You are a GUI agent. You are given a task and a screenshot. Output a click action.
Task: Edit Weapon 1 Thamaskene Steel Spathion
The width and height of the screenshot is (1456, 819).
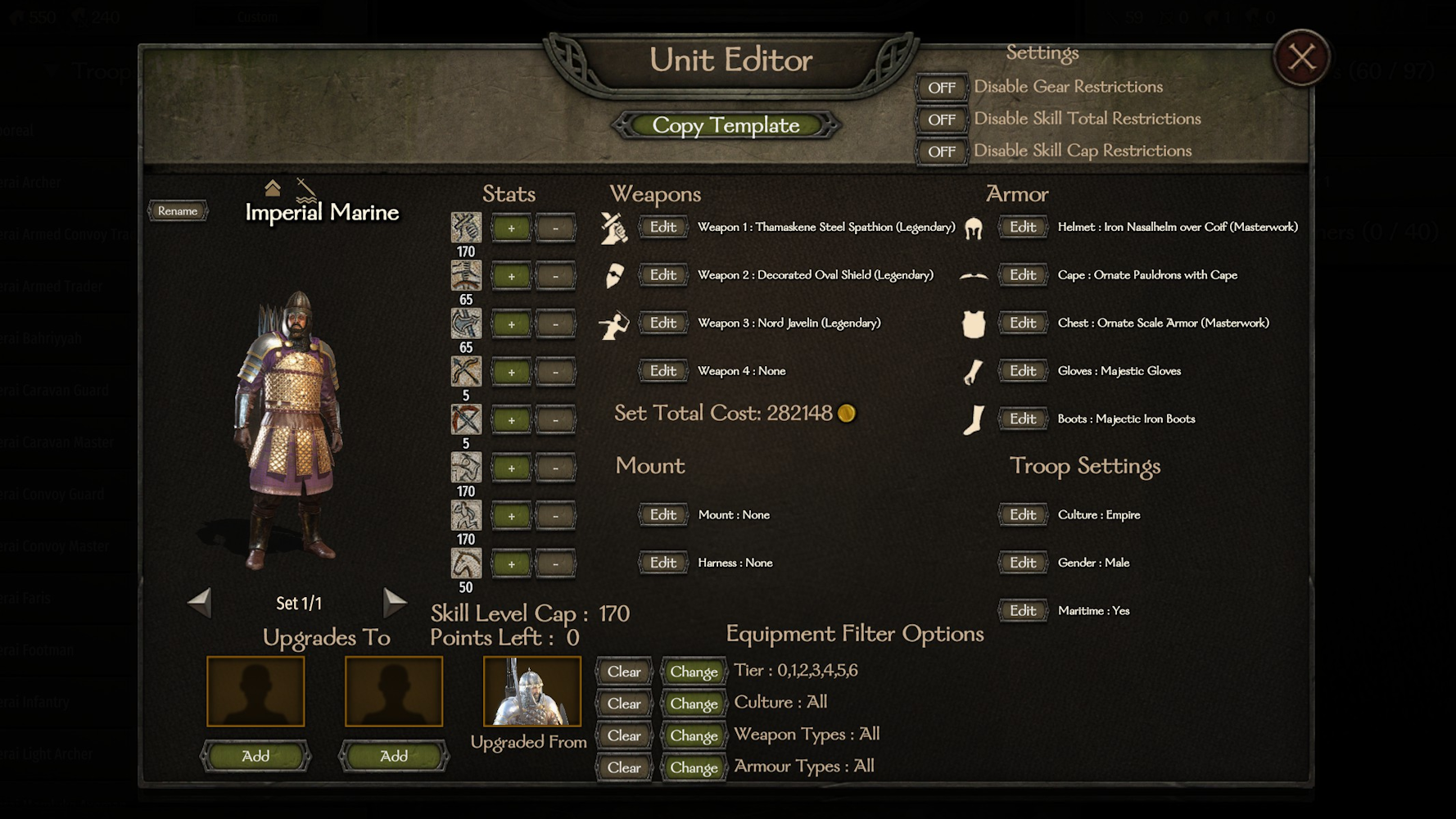(662, 227)
